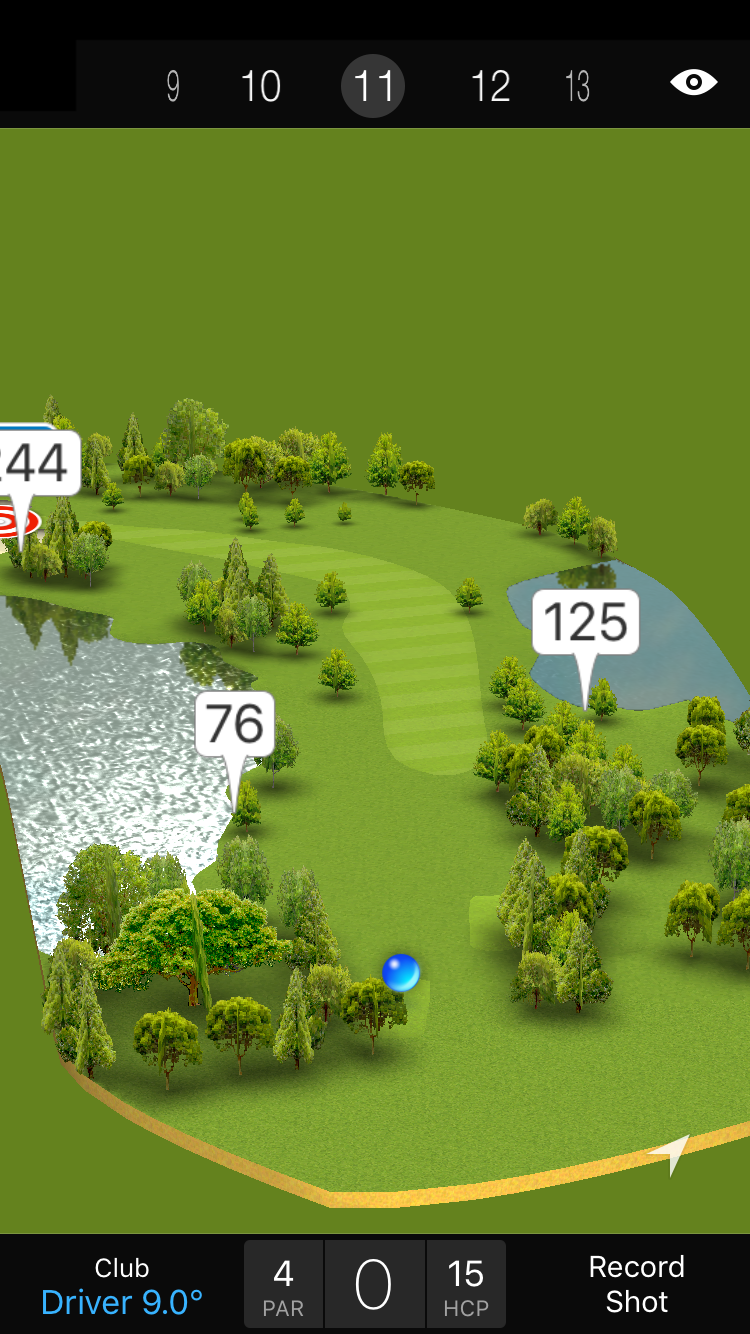Image resolution: width=750 pixels, height=1334 pixels.
Task: Select the highlighted hole 11
Action: [373, 87]
